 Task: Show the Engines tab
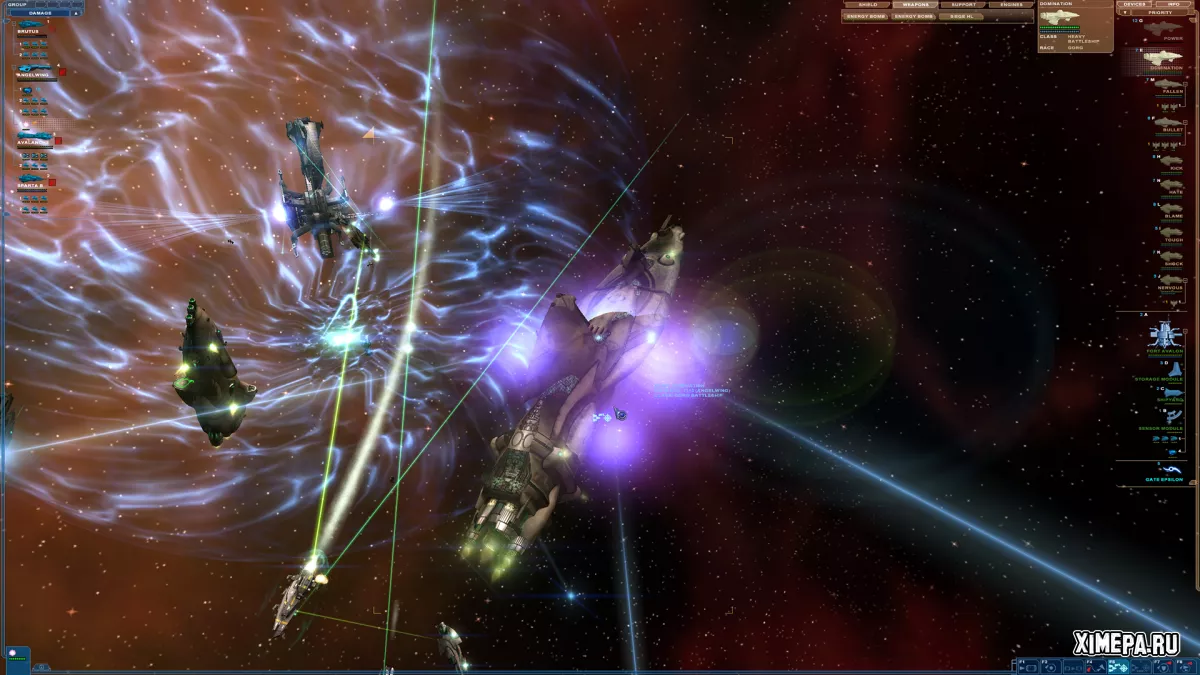point(1010,5)
